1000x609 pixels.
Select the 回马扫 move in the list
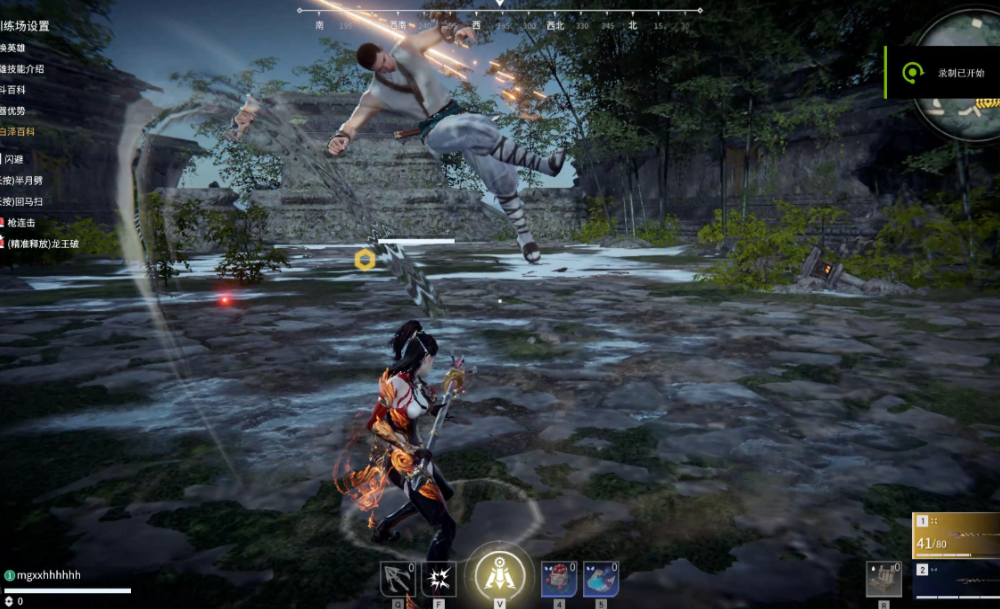[x=22, y=201]
